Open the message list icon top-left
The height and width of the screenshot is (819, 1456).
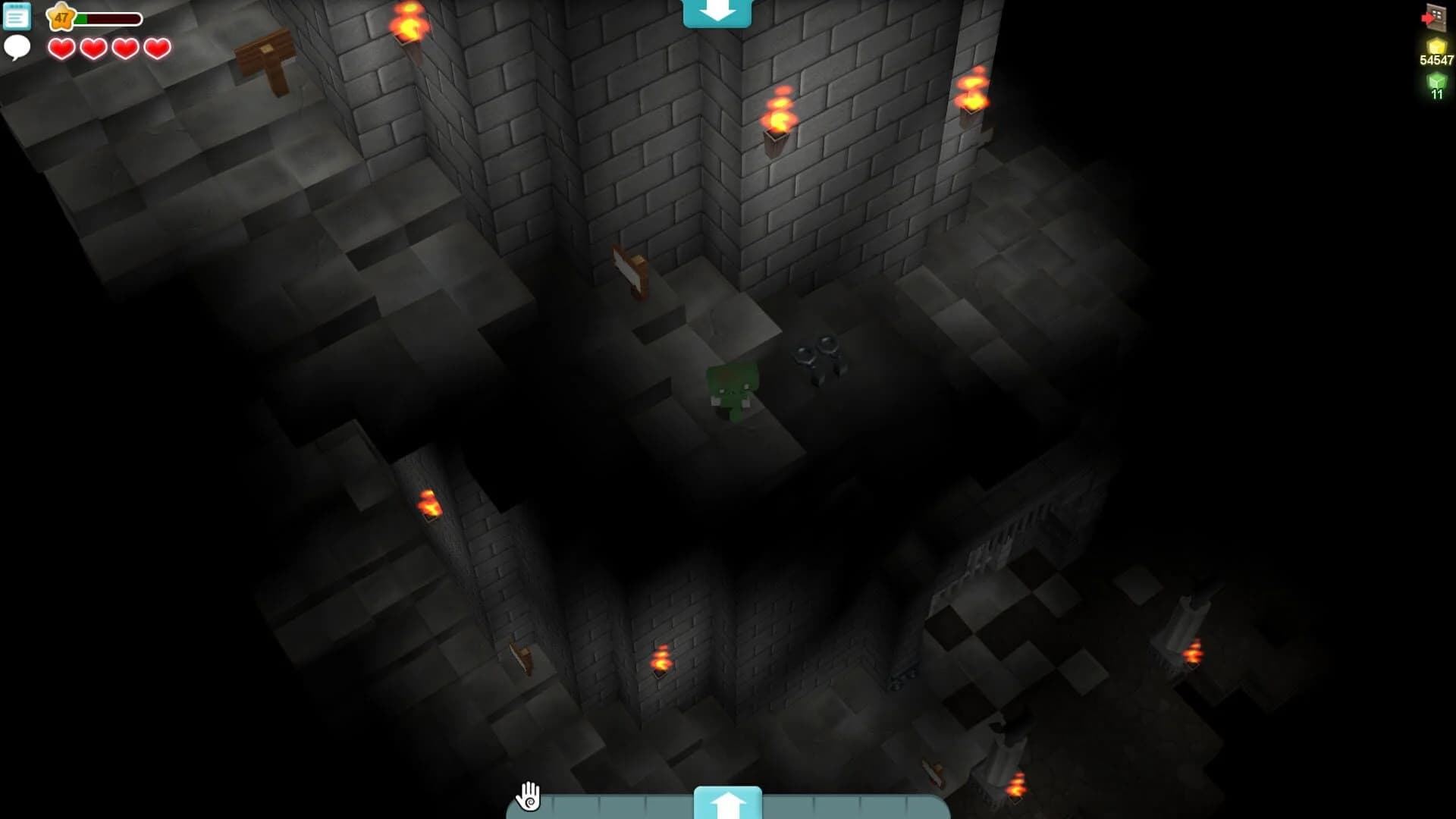[x=15, y=17]
